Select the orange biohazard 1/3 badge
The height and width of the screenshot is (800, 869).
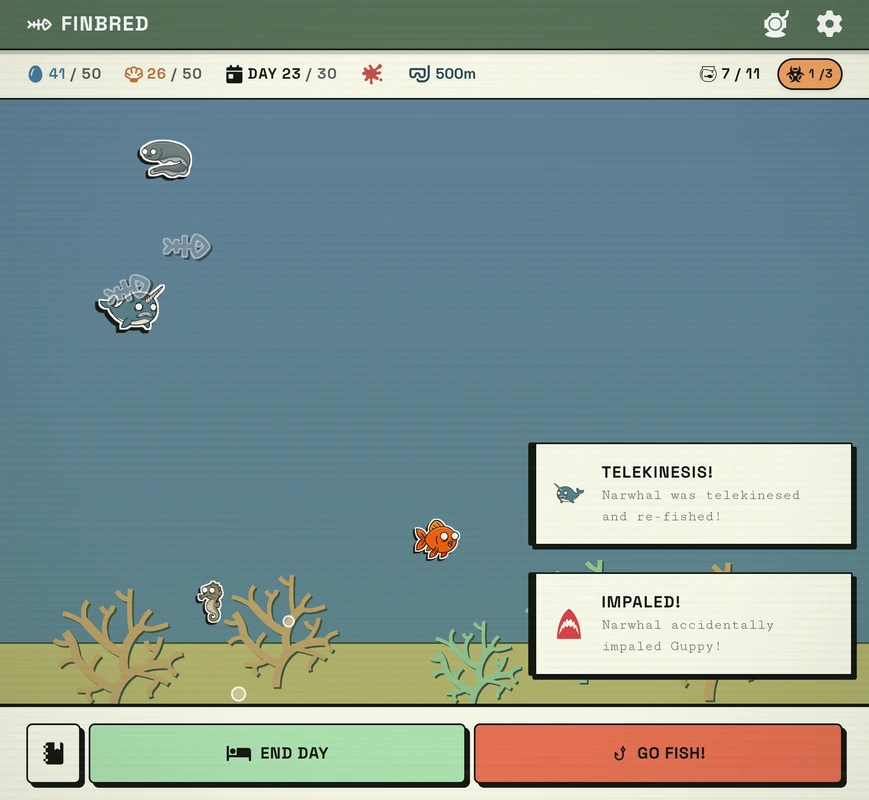pyautogui.click(x=809, y=74)
